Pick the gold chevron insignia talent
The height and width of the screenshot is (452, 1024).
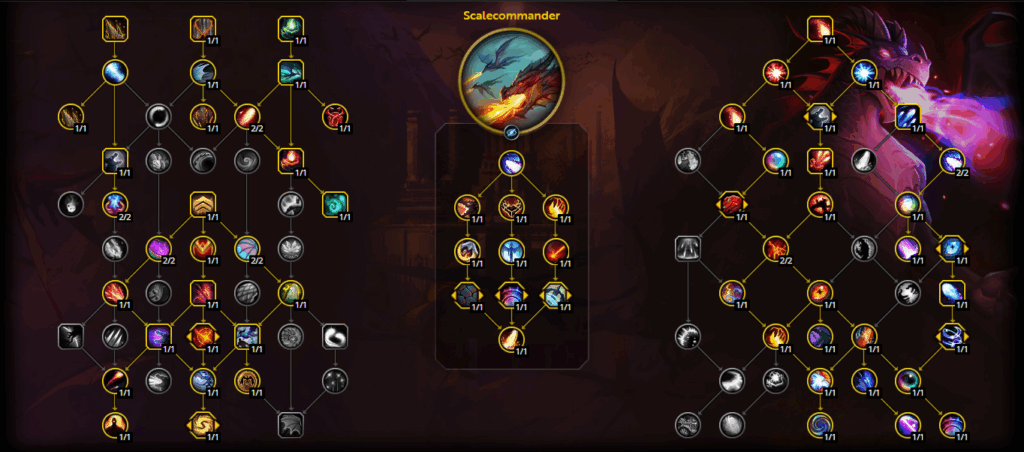coord(203,206)
